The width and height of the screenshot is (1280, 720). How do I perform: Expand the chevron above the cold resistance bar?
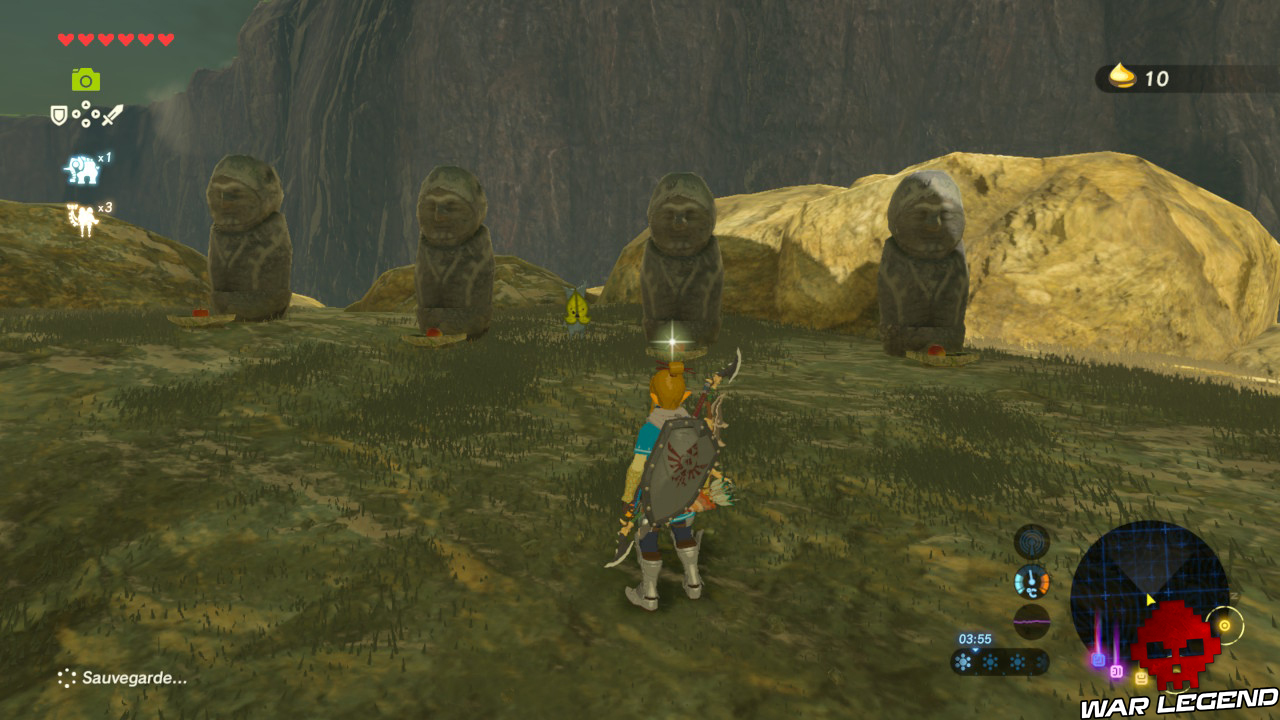[x=975, y=650]
